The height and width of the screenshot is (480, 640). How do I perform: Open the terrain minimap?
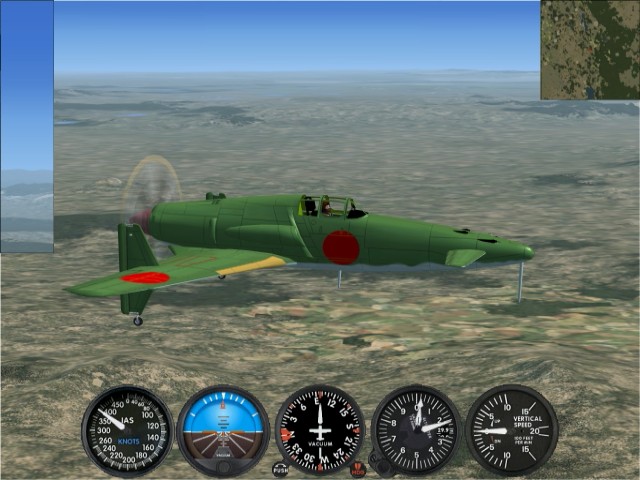tap(590, 50)
